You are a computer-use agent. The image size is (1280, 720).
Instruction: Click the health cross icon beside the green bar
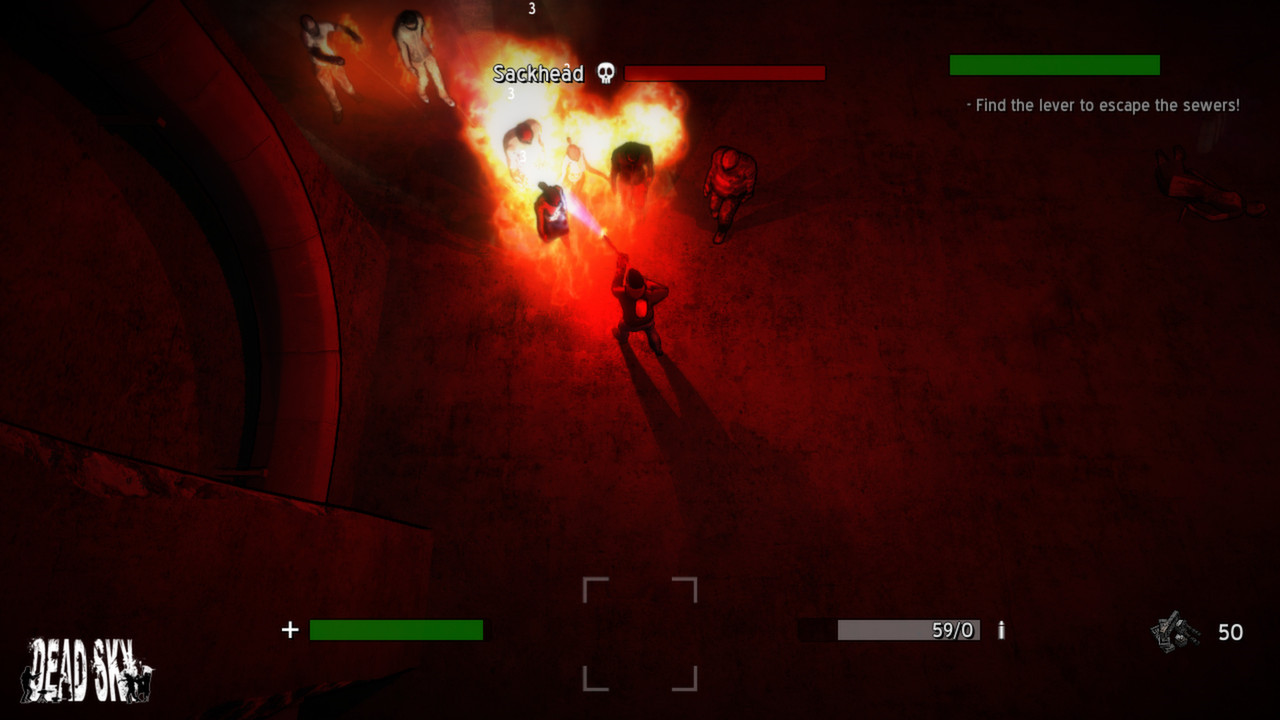[289, 630]
